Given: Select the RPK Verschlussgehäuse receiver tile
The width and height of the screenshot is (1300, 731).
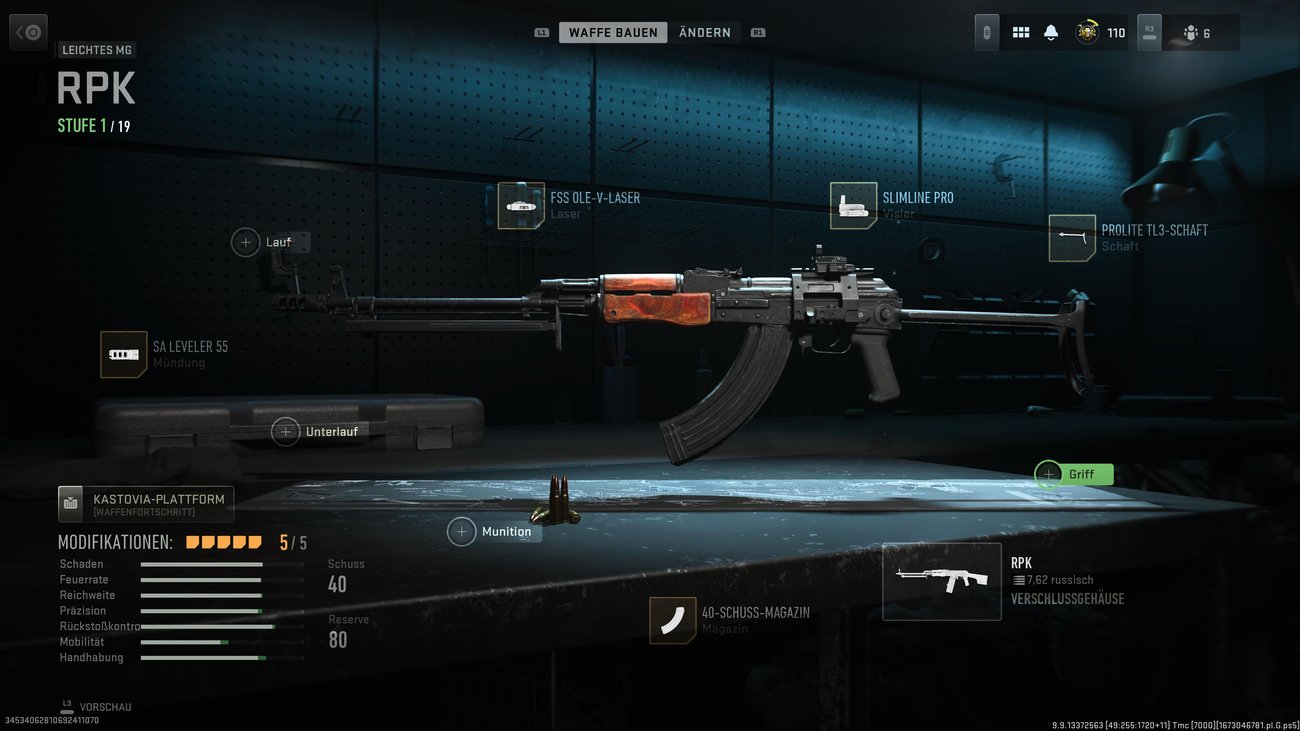Looking at the screenshot, I should (941, 581).
